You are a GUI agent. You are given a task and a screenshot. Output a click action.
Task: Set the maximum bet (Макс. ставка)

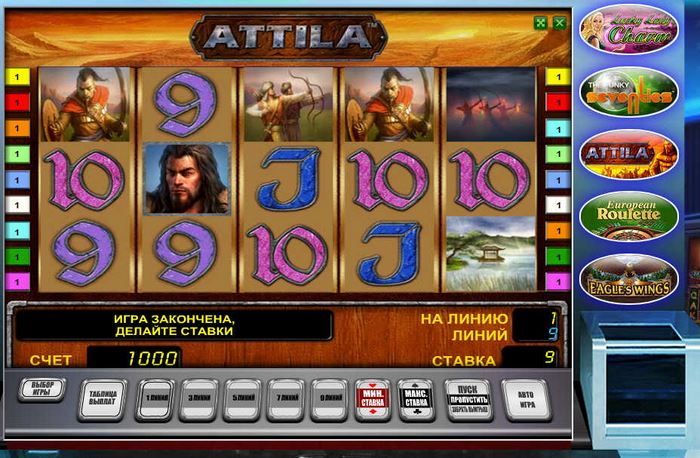(x=416, y=399)
